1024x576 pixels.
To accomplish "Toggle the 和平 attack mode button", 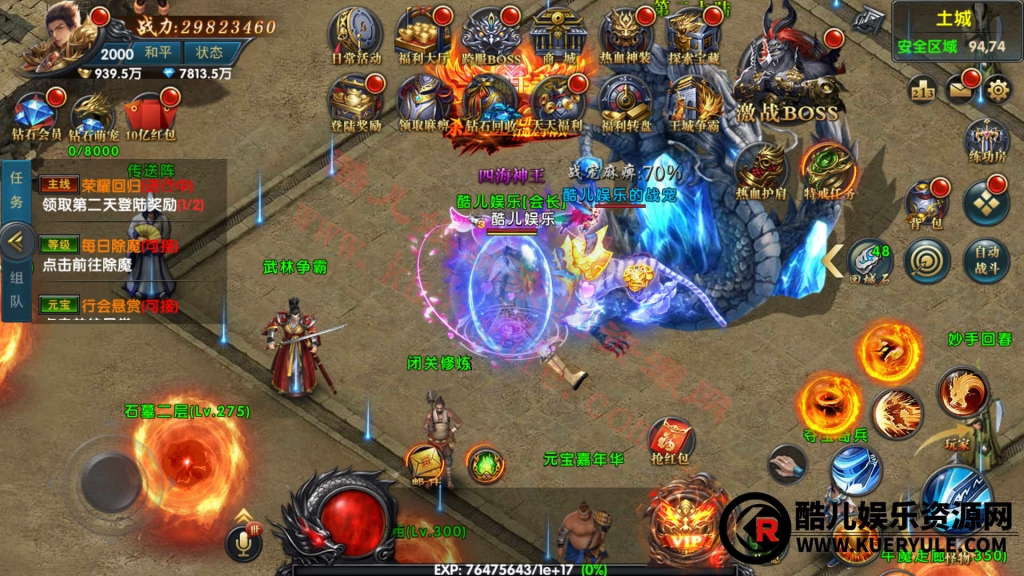I will (x=157, y=52).
